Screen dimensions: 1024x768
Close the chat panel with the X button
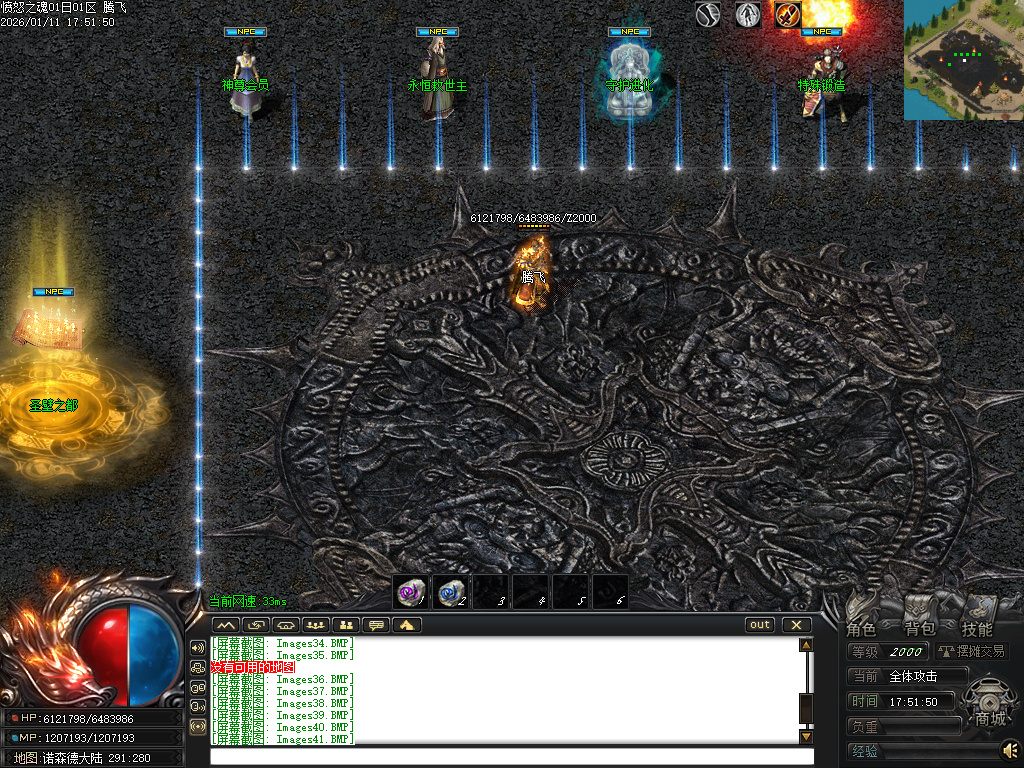tap(796, 625)
